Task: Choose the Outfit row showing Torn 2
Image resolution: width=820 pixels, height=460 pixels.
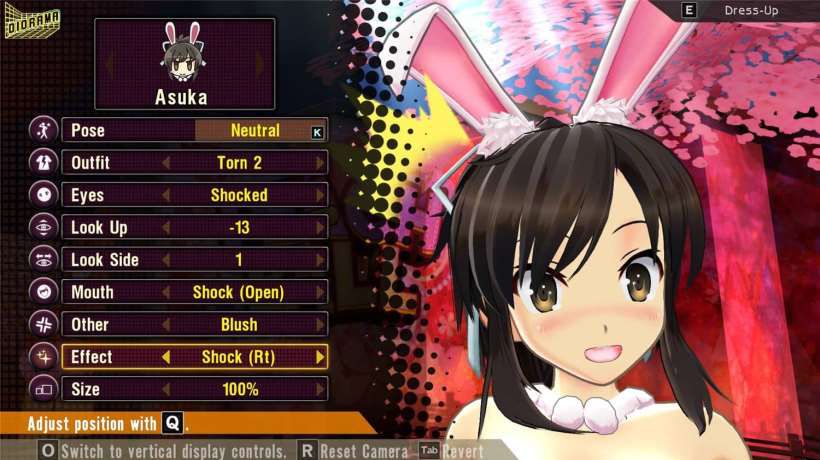Action: click(194, 162)
